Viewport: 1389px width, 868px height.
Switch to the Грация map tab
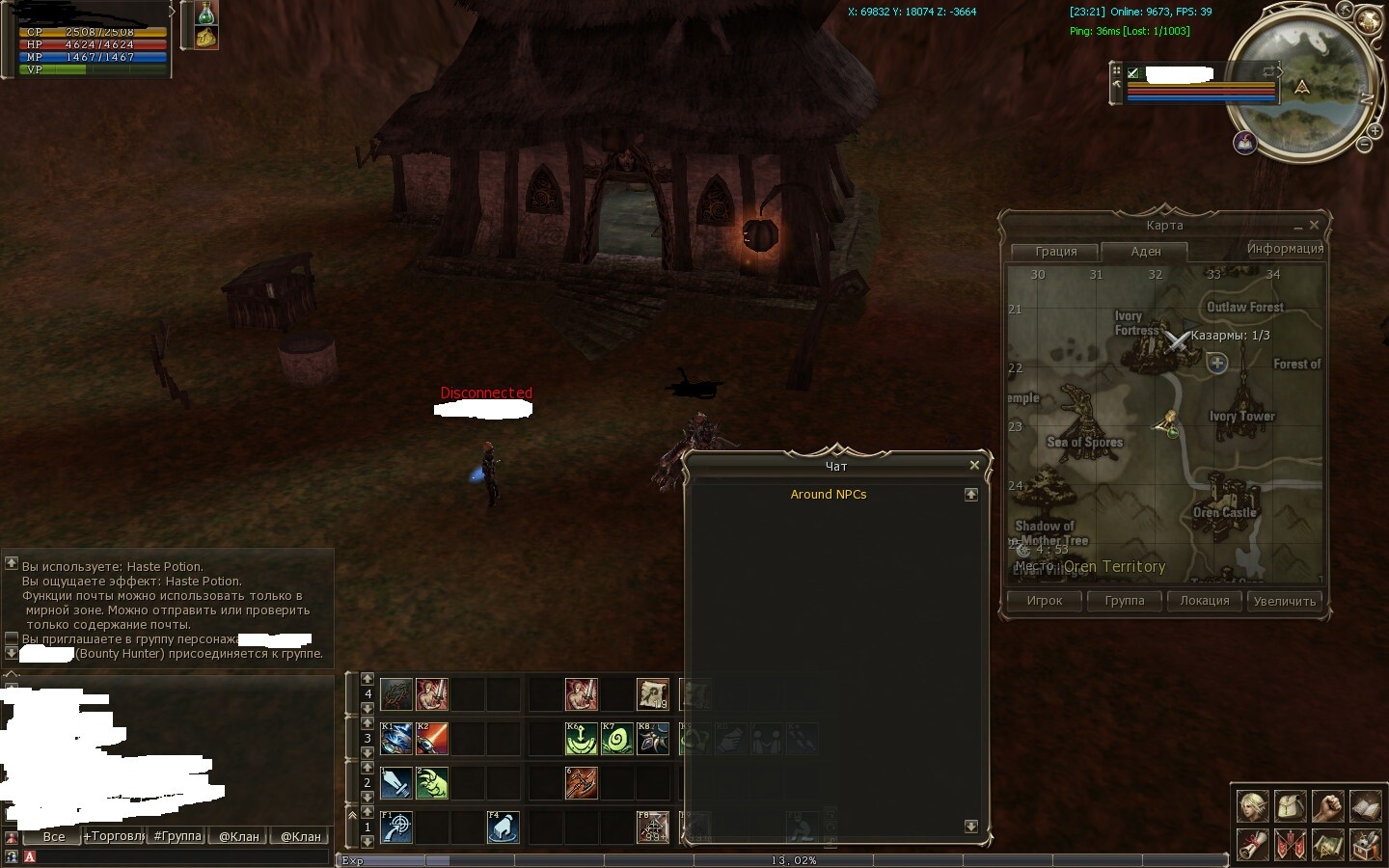[1055, 251]
